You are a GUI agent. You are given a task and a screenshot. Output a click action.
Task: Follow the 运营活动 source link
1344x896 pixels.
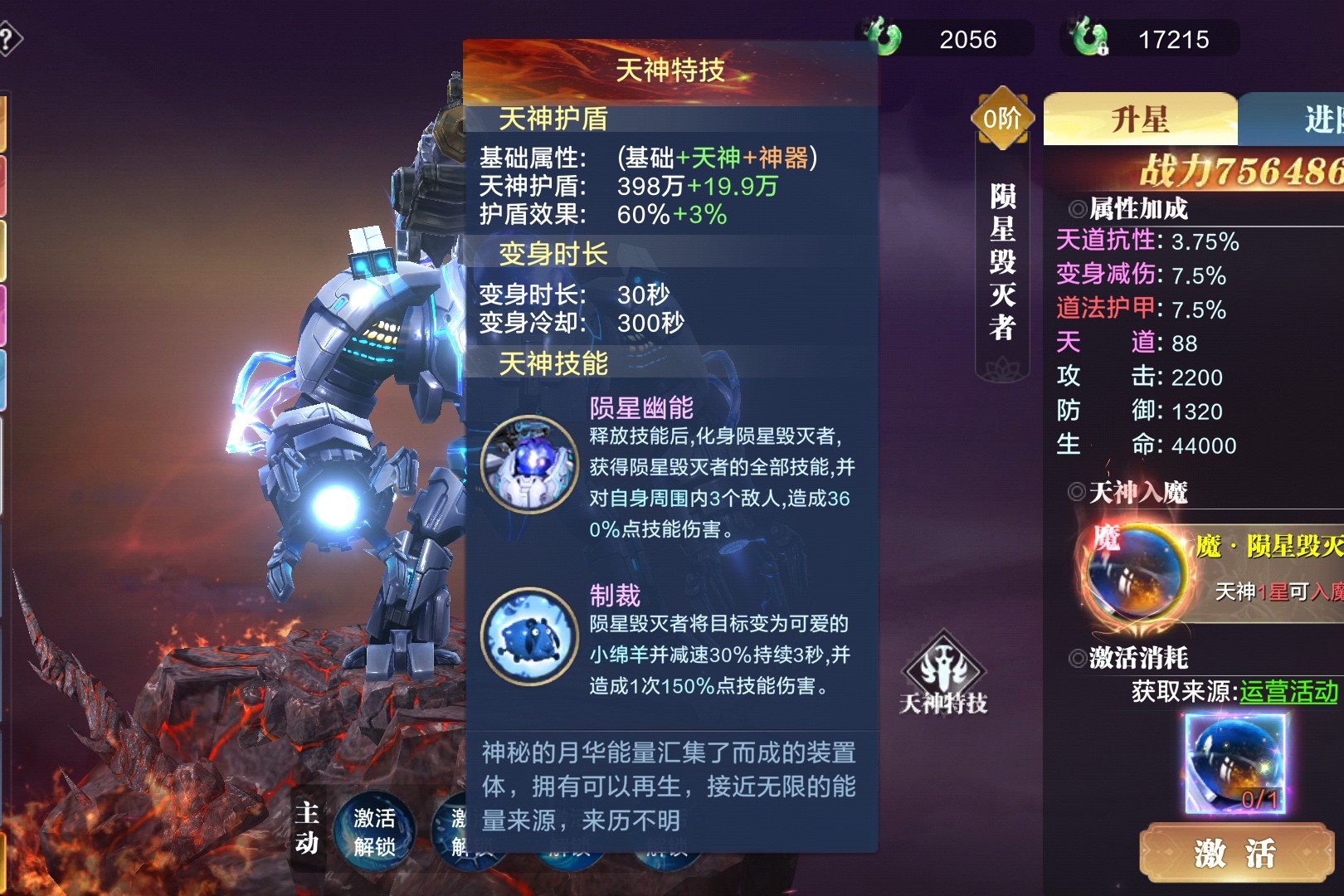(1288, 691)
